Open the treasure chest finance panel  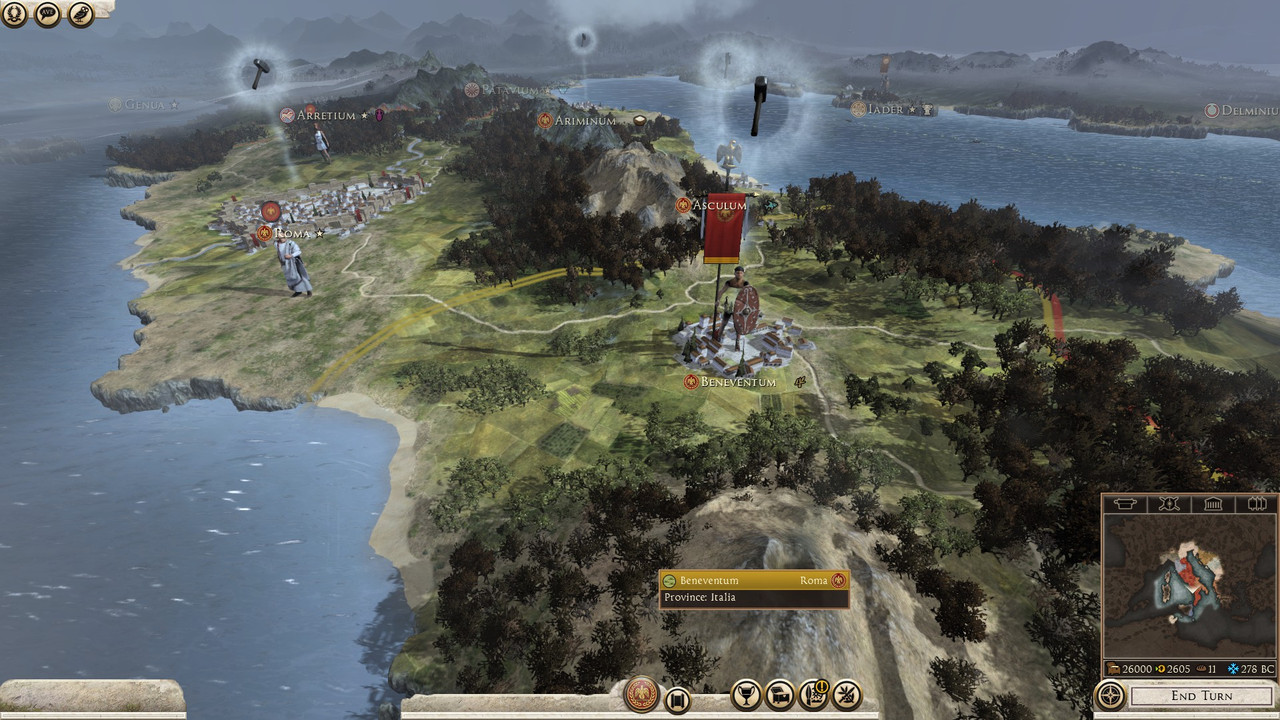(779, 694)
